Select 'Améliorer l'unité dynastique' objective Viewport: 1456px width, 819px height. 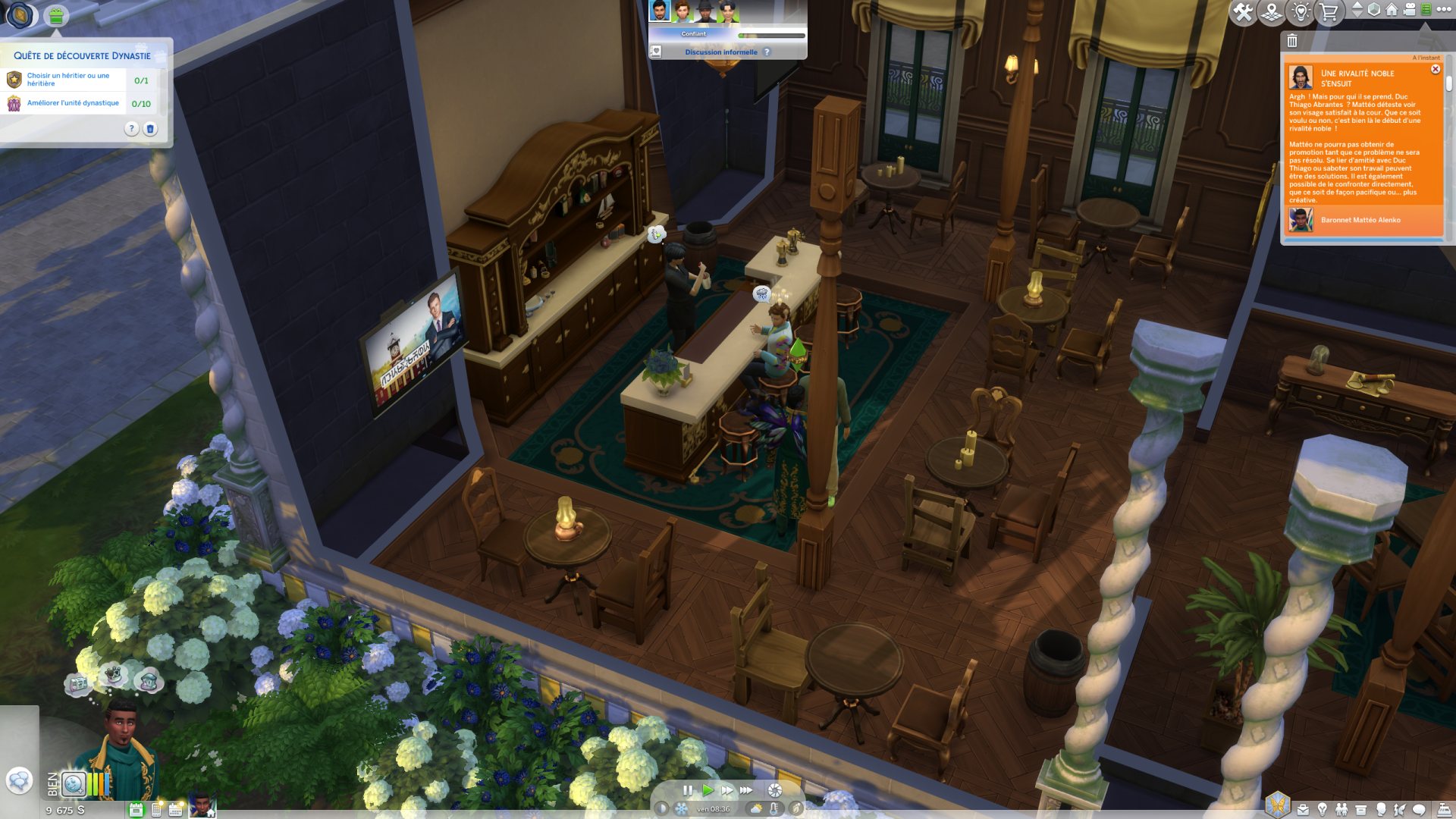[x=73, y=103]
